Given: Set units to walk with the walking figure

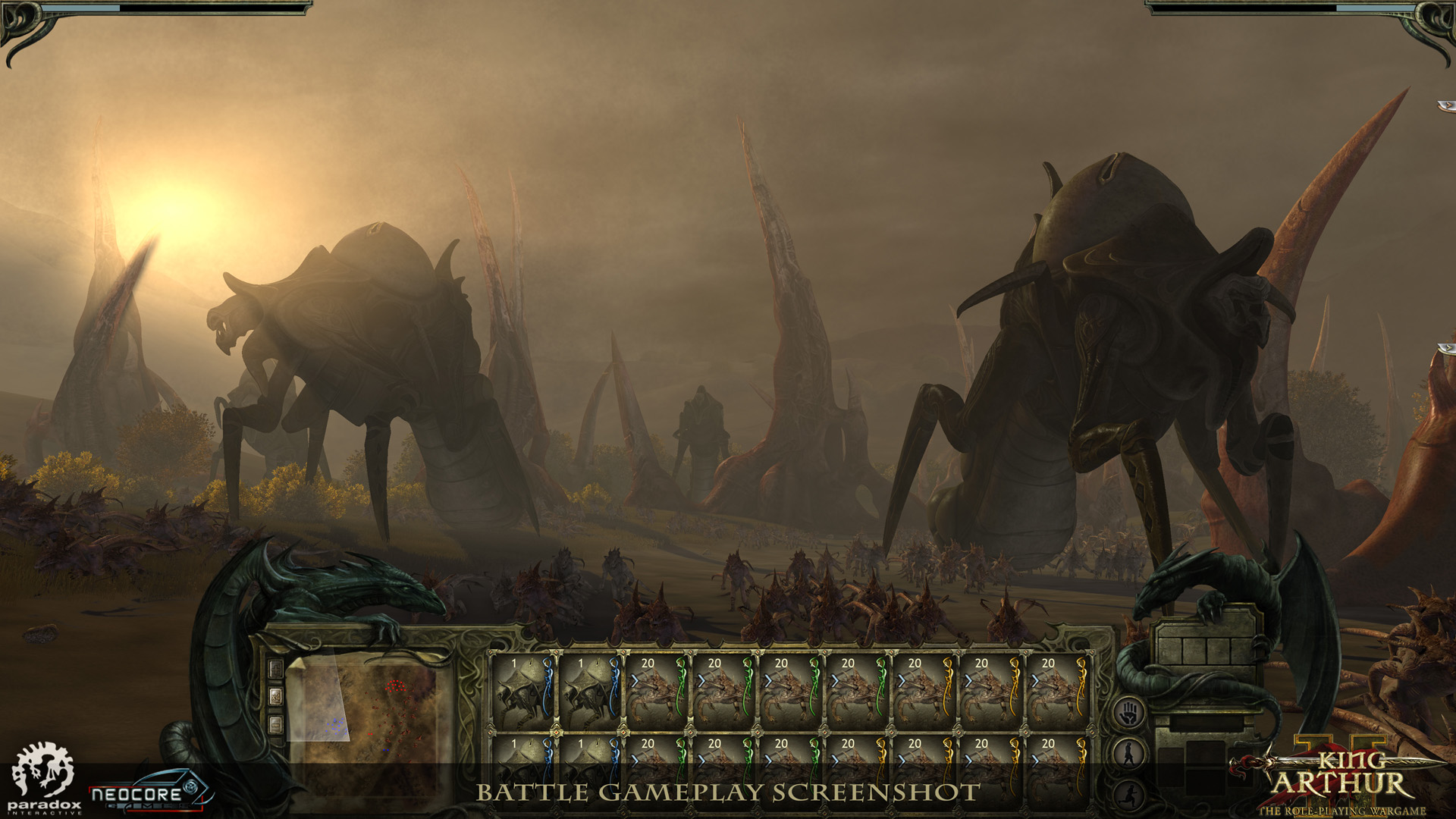Looking at the screenshot, I should click(x=1130, y=754).
